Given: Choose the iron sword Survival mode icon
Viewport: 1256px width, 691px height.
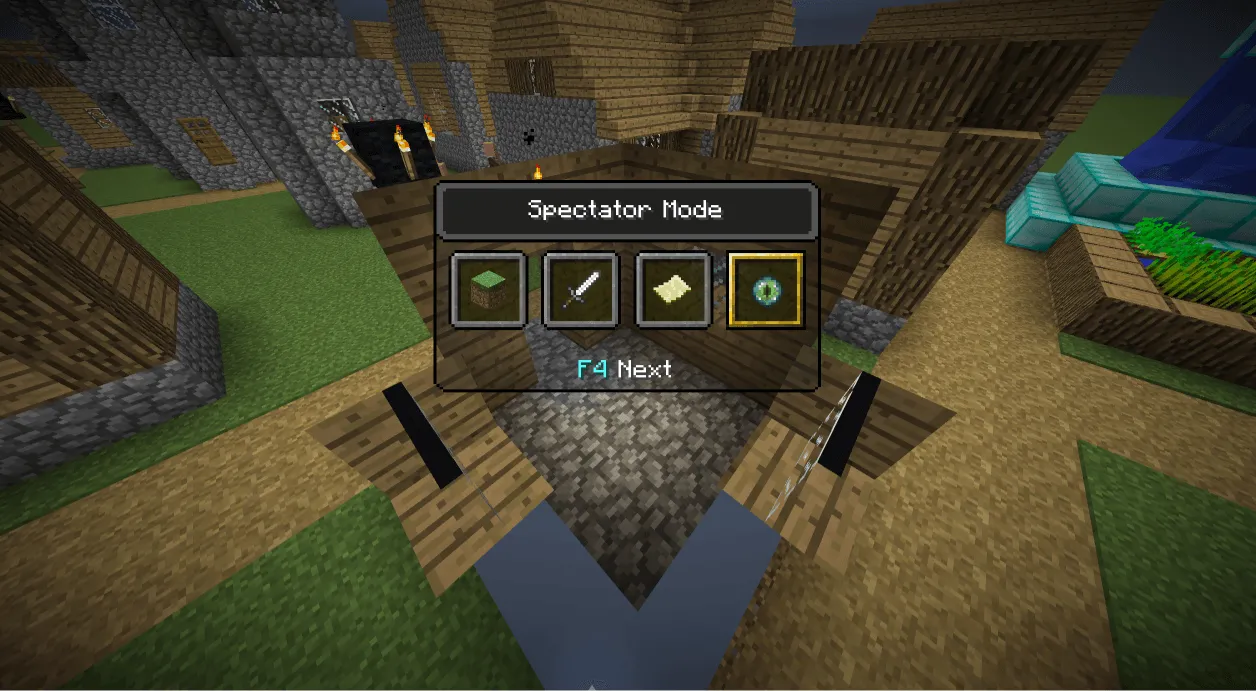Looking at the screenshot, I should click(x=580, y=291).
